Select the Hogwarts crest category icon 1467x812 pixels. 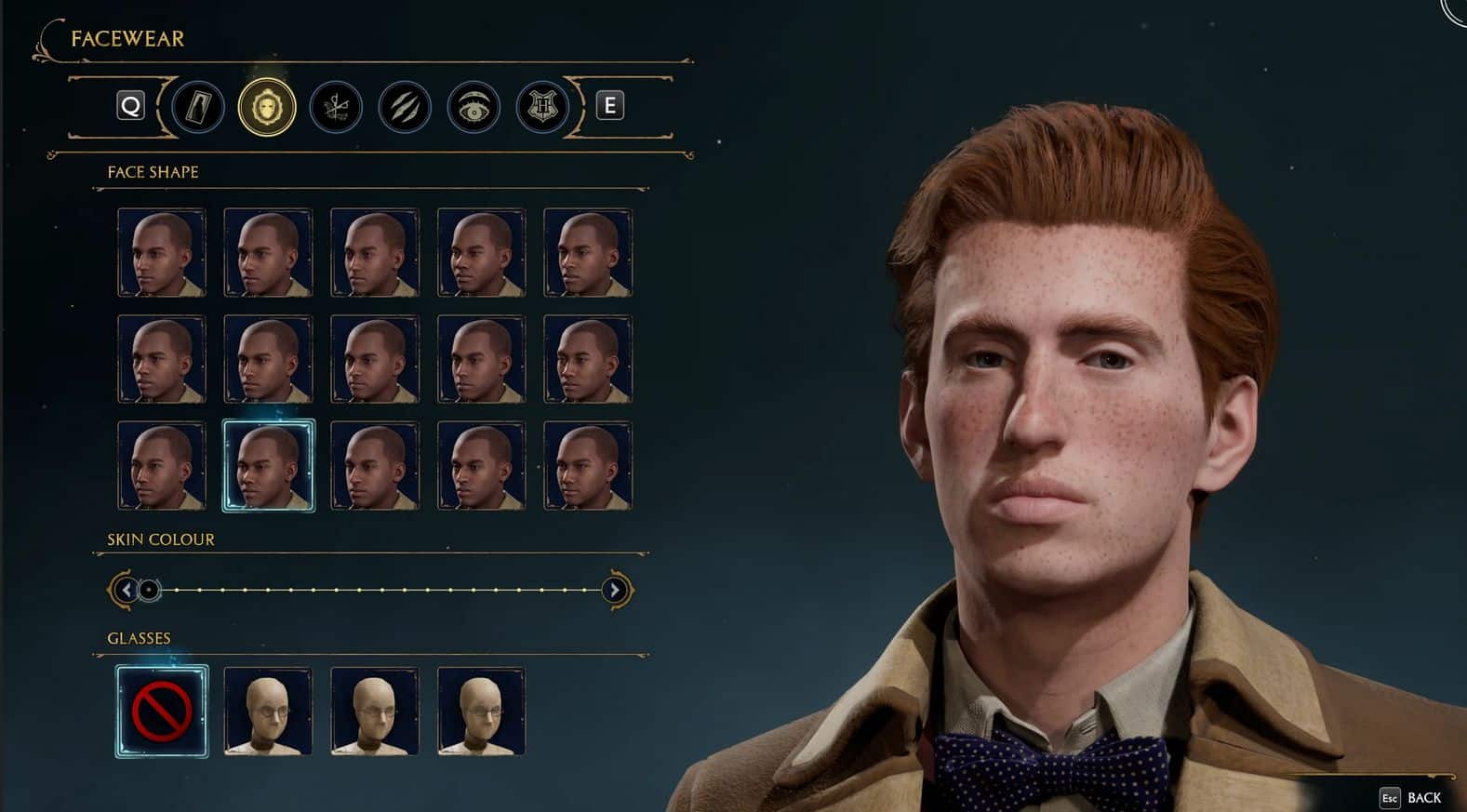tap(541, 107)
